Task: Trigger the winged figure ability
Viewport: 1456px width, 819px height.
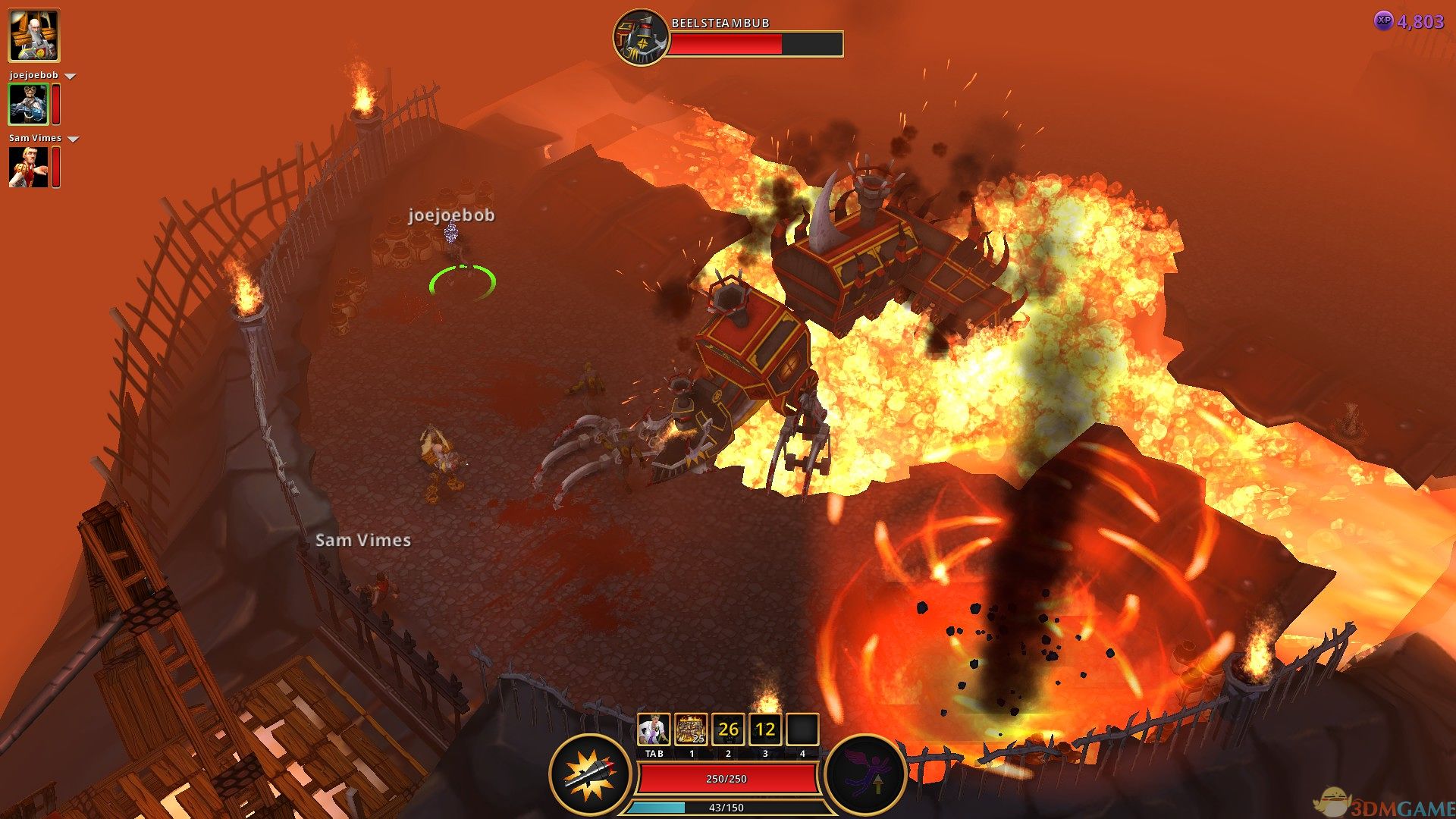Action: point(865,775)
